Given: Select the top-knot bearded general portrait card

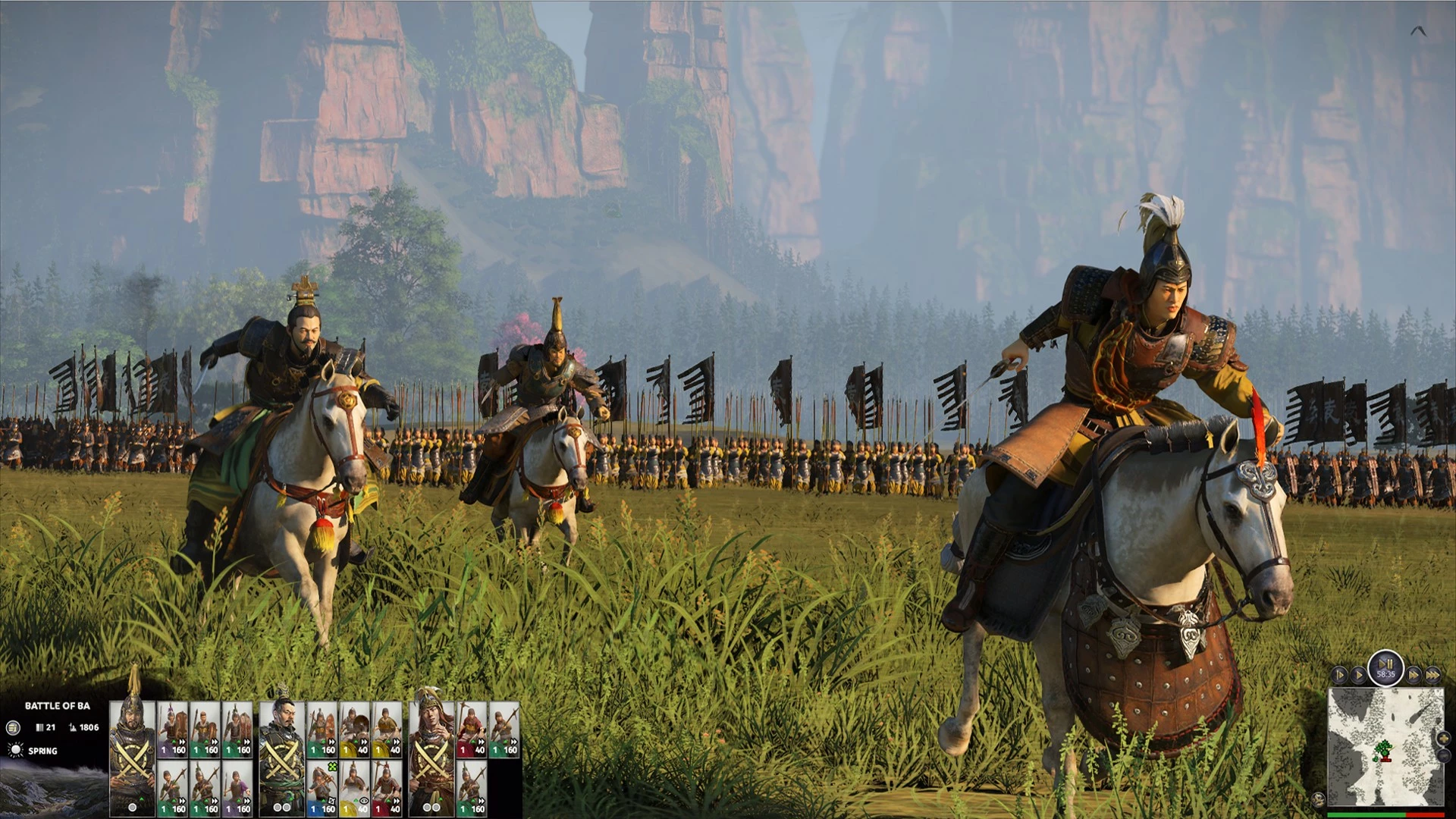Looking at the screenshot, I should click(282, 758).
